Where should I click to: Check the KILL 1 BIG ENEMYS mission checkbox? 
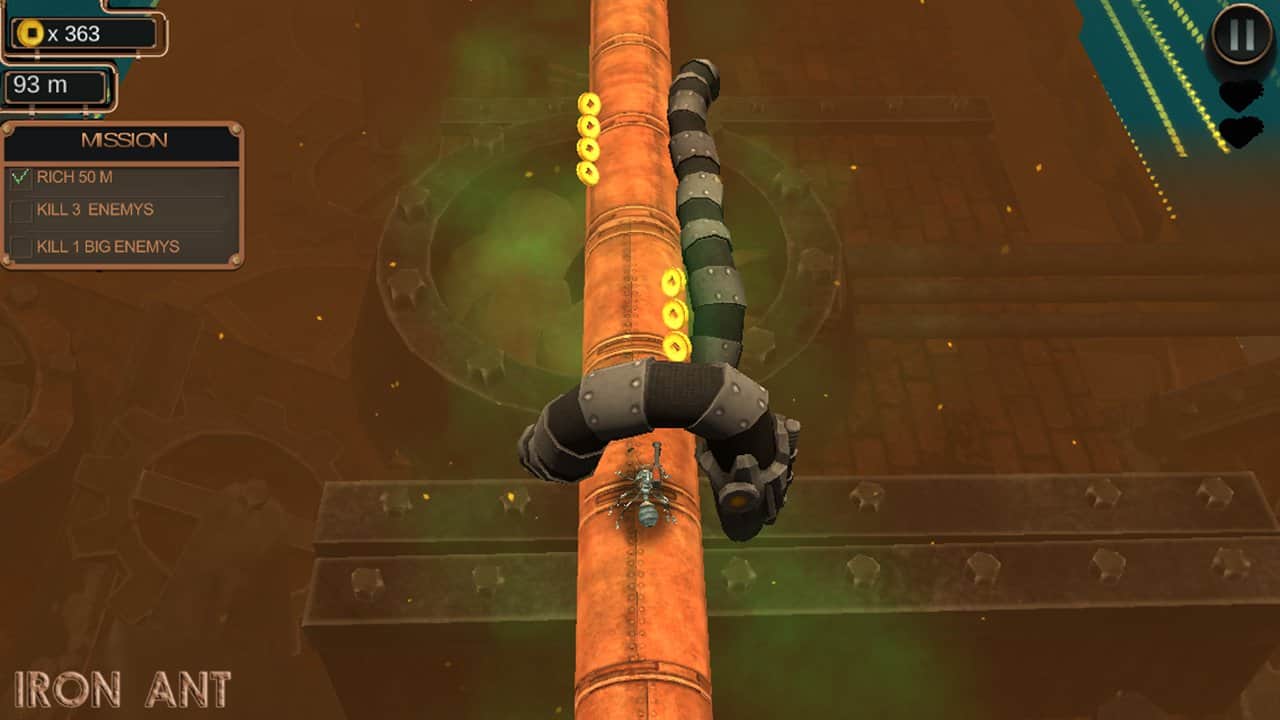[22, 247]
